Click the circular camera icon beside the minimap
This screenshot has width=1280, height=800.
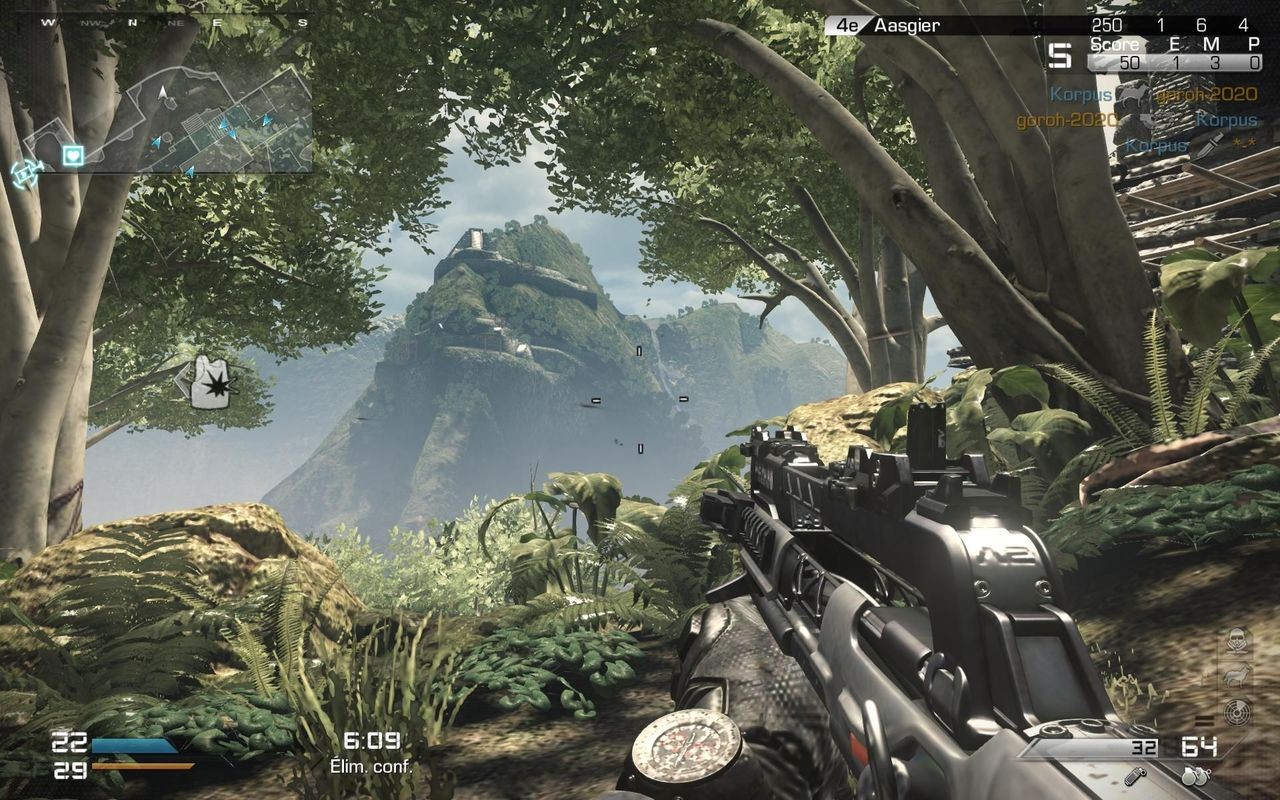[22, 172]
